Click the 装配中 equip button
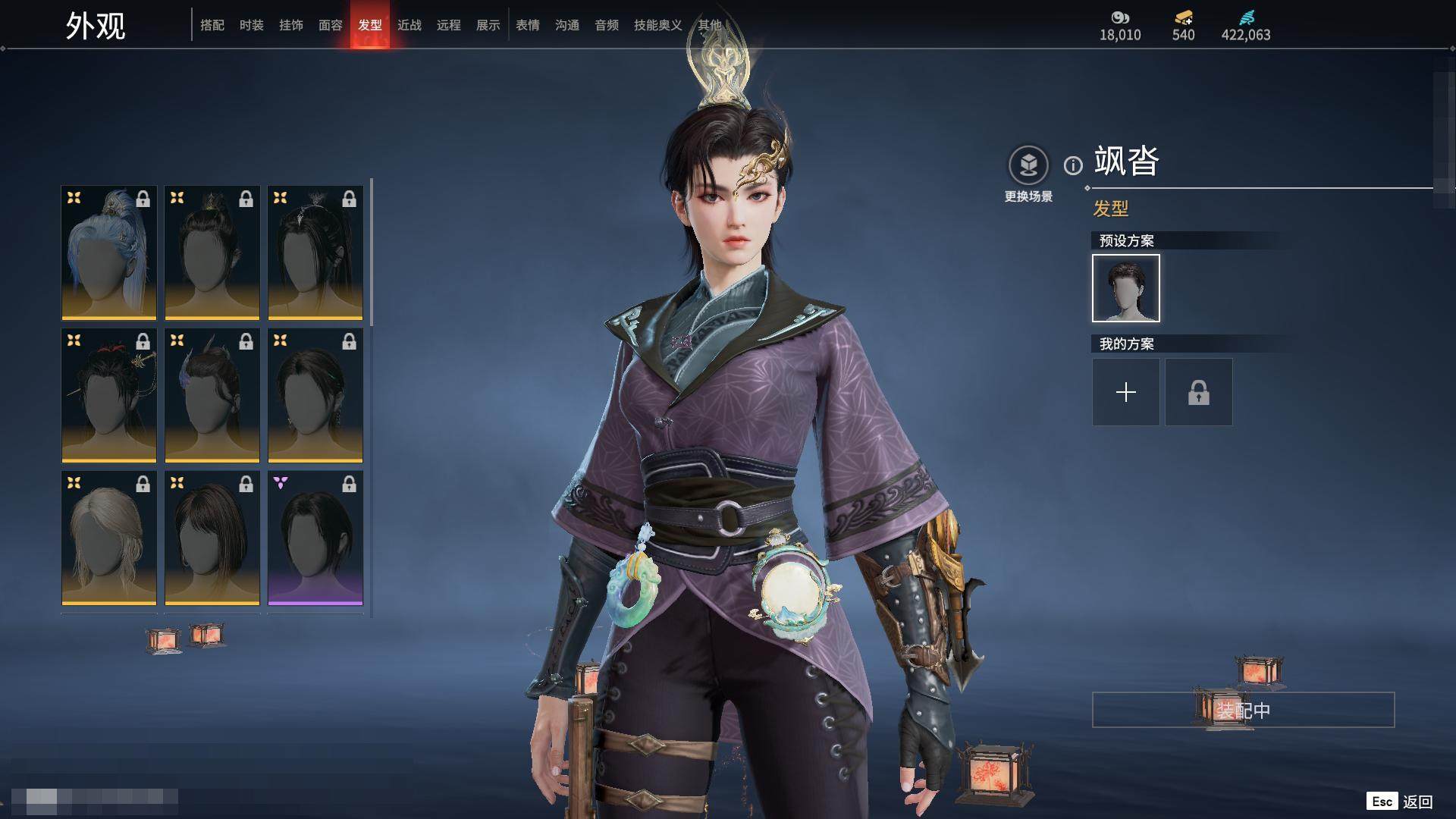 [x=1243, y=710]
